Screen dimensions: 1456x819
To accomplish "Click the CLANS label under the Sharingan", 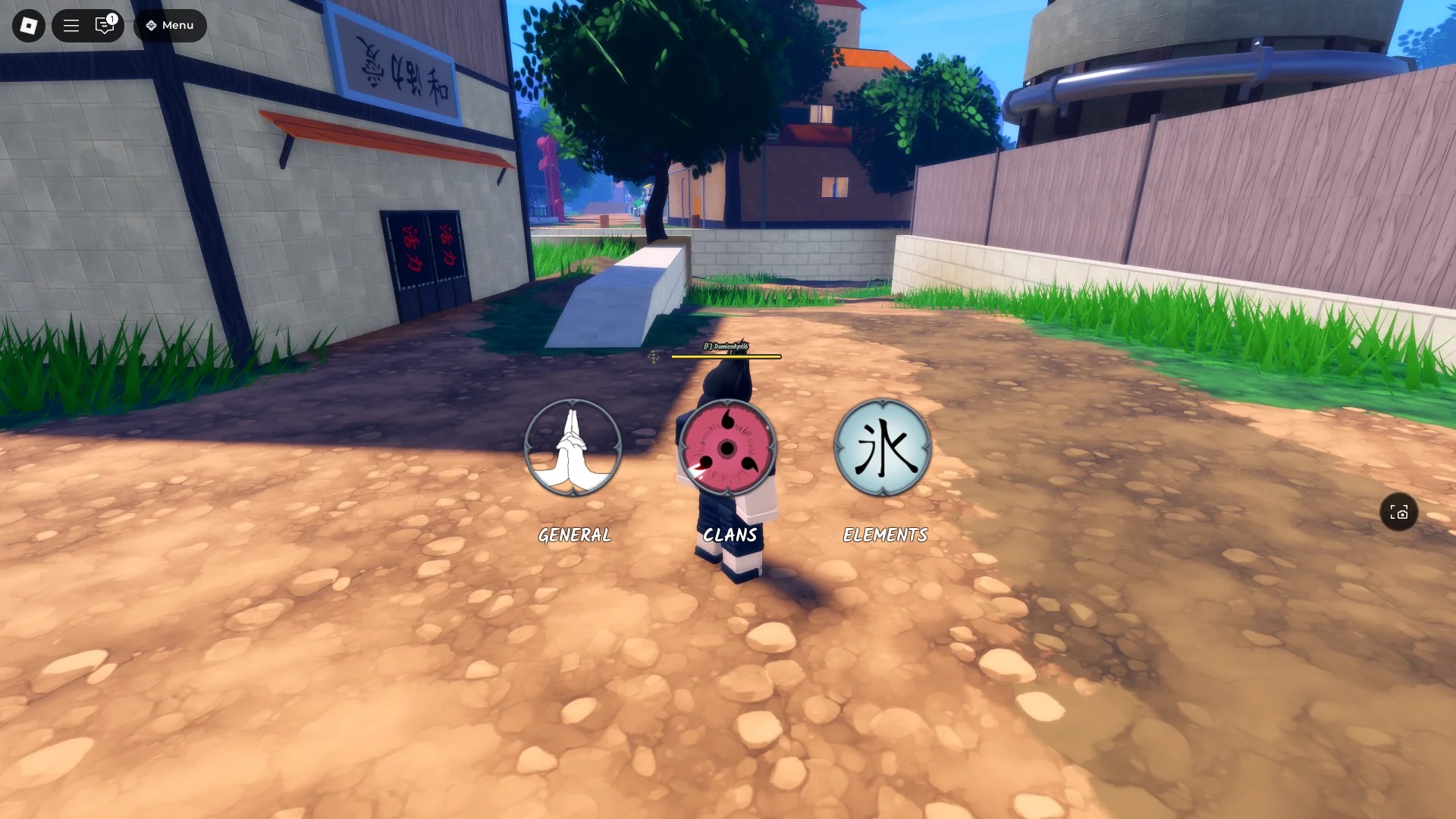I will click(x=728, y=534).
